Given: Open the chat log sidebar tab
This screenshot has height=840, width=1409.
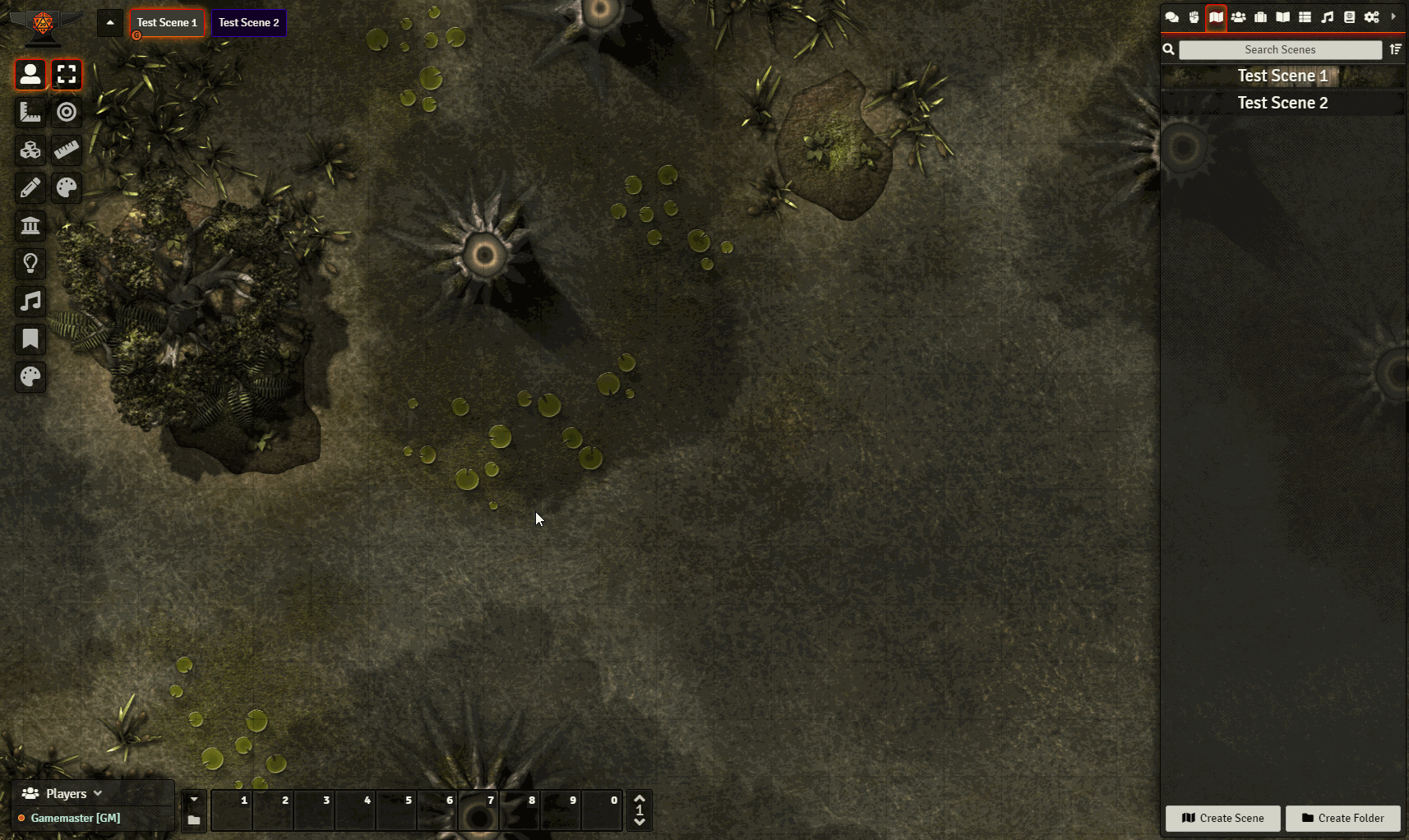Looking at the screenshot, I should [x=1172, y=17].
